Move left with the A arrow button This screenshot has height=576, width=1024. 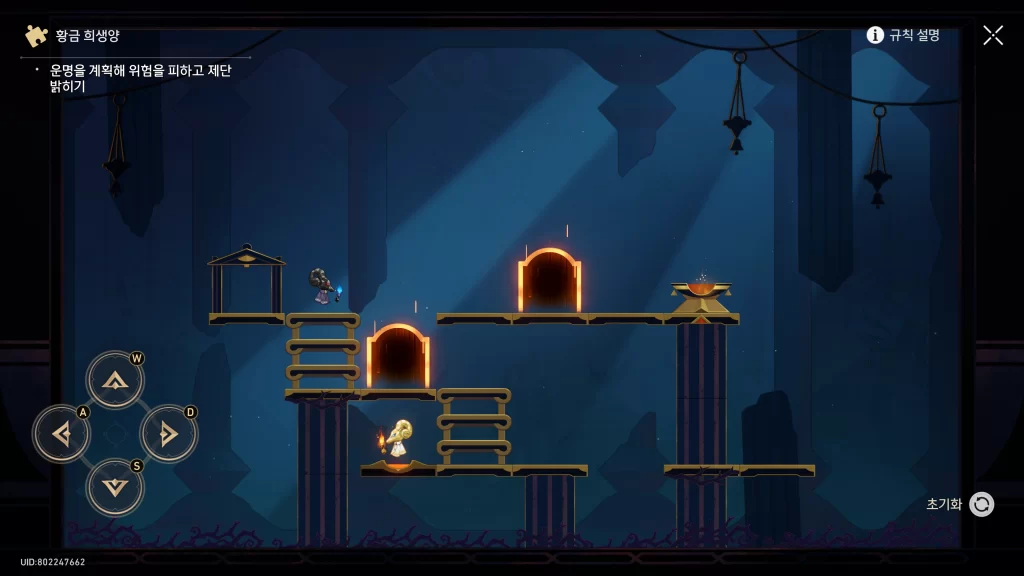(x=62, y=434)
